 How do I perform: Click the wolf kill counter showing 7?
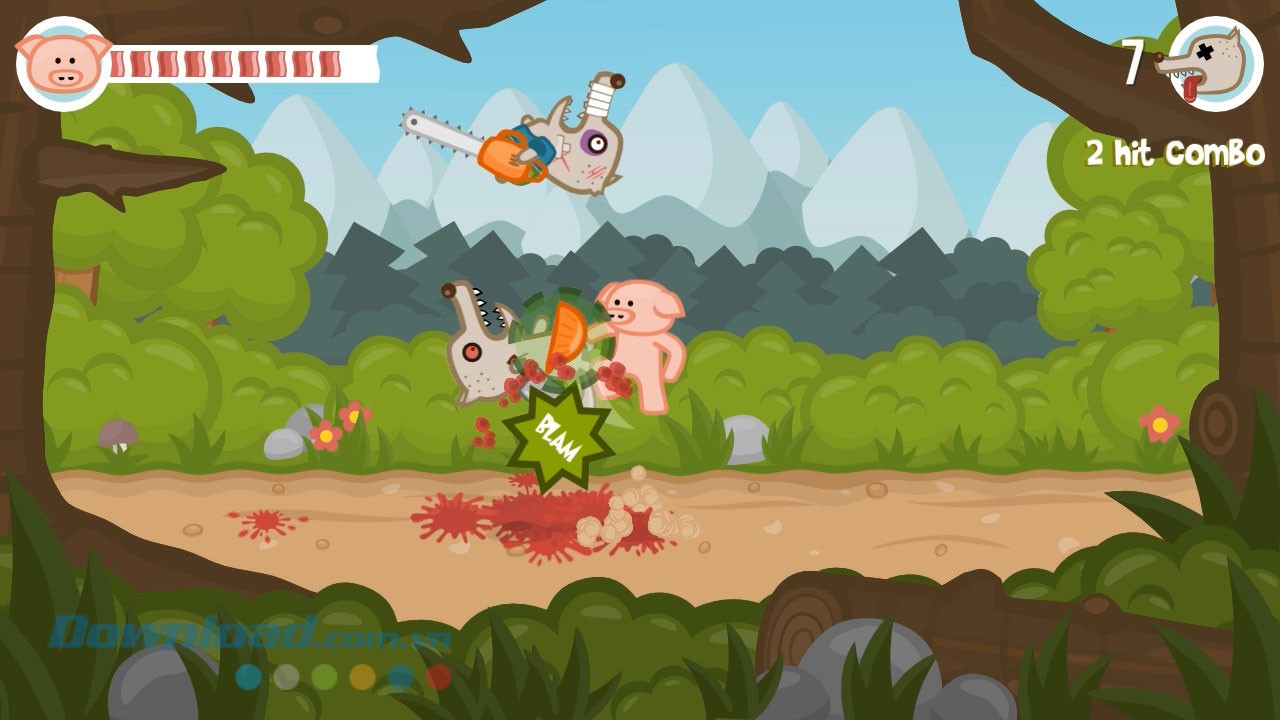(x=1135, y=60)
